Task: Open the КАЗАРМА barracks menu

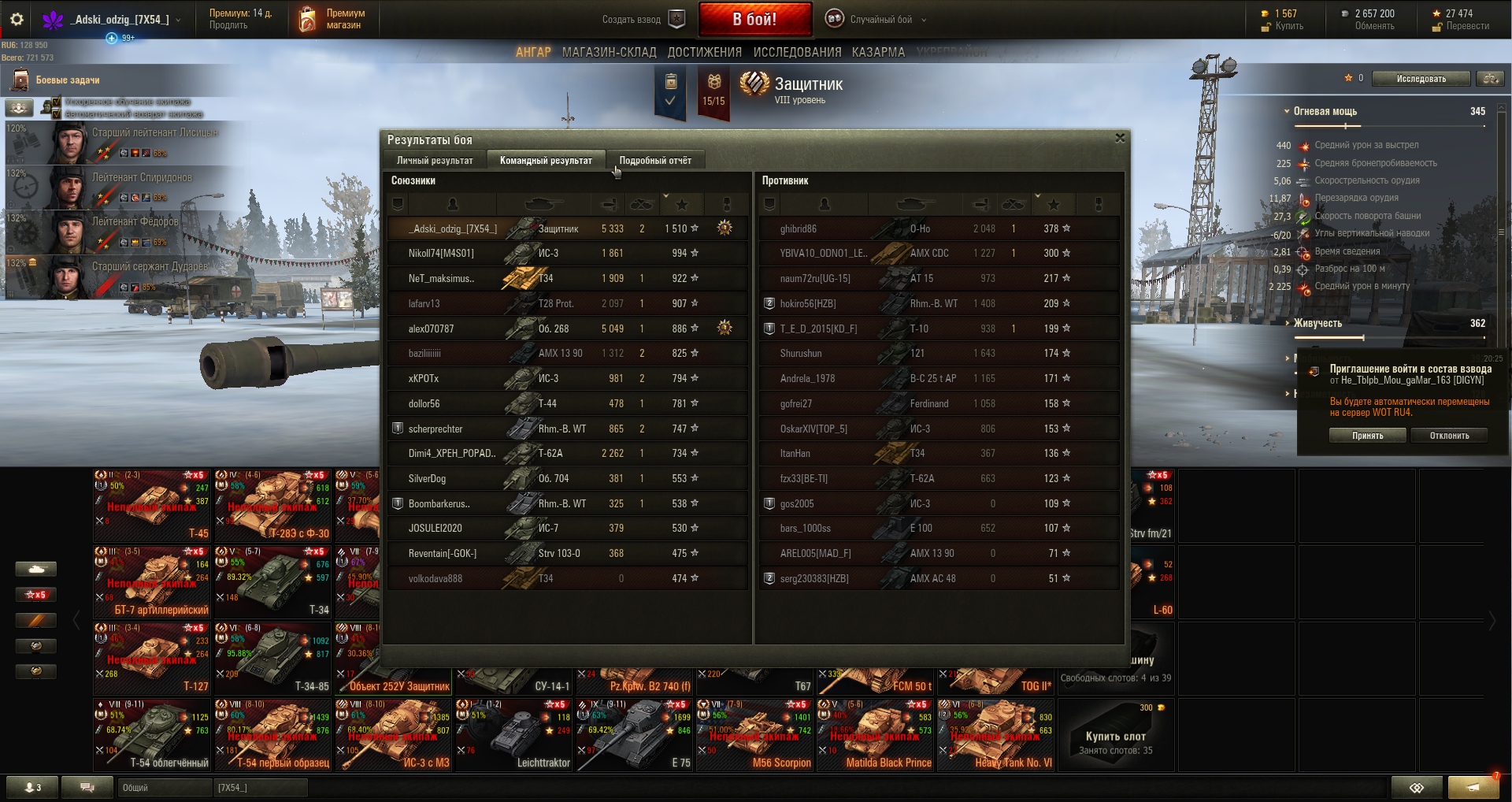Action: [878, 52]
